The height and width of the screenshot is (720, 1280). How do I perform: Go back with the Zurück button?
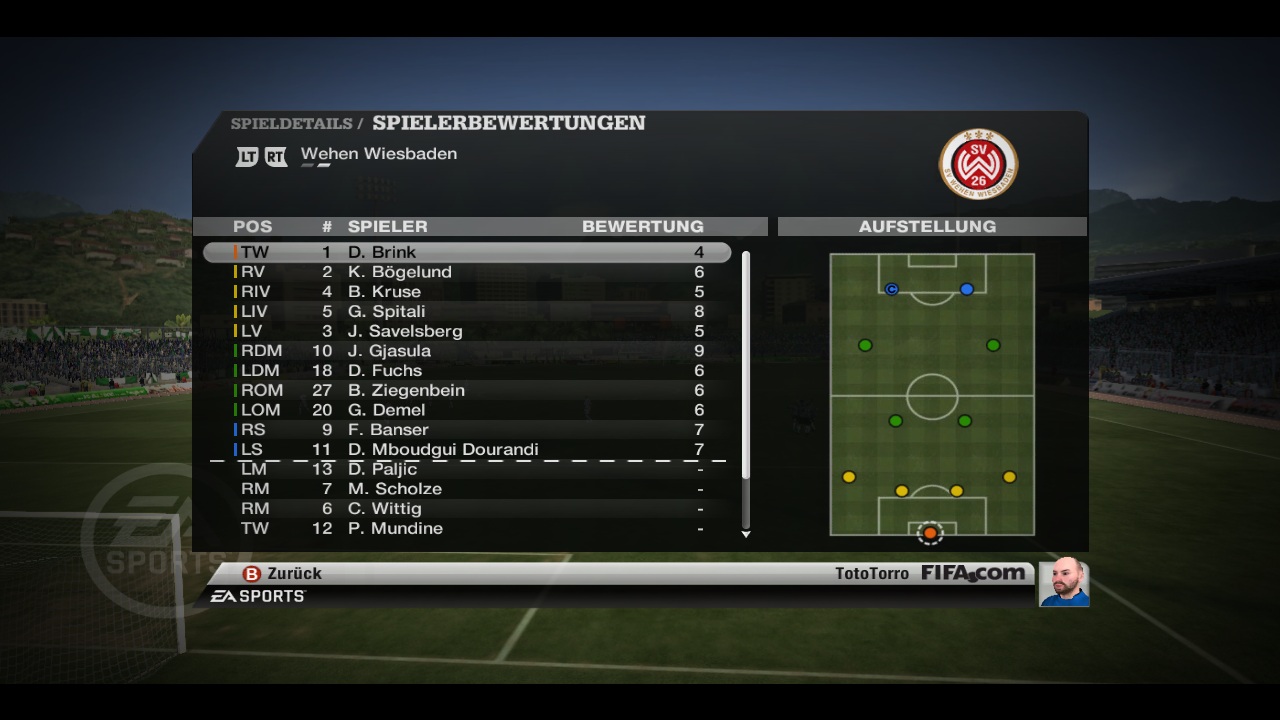[x=283, y=574]
